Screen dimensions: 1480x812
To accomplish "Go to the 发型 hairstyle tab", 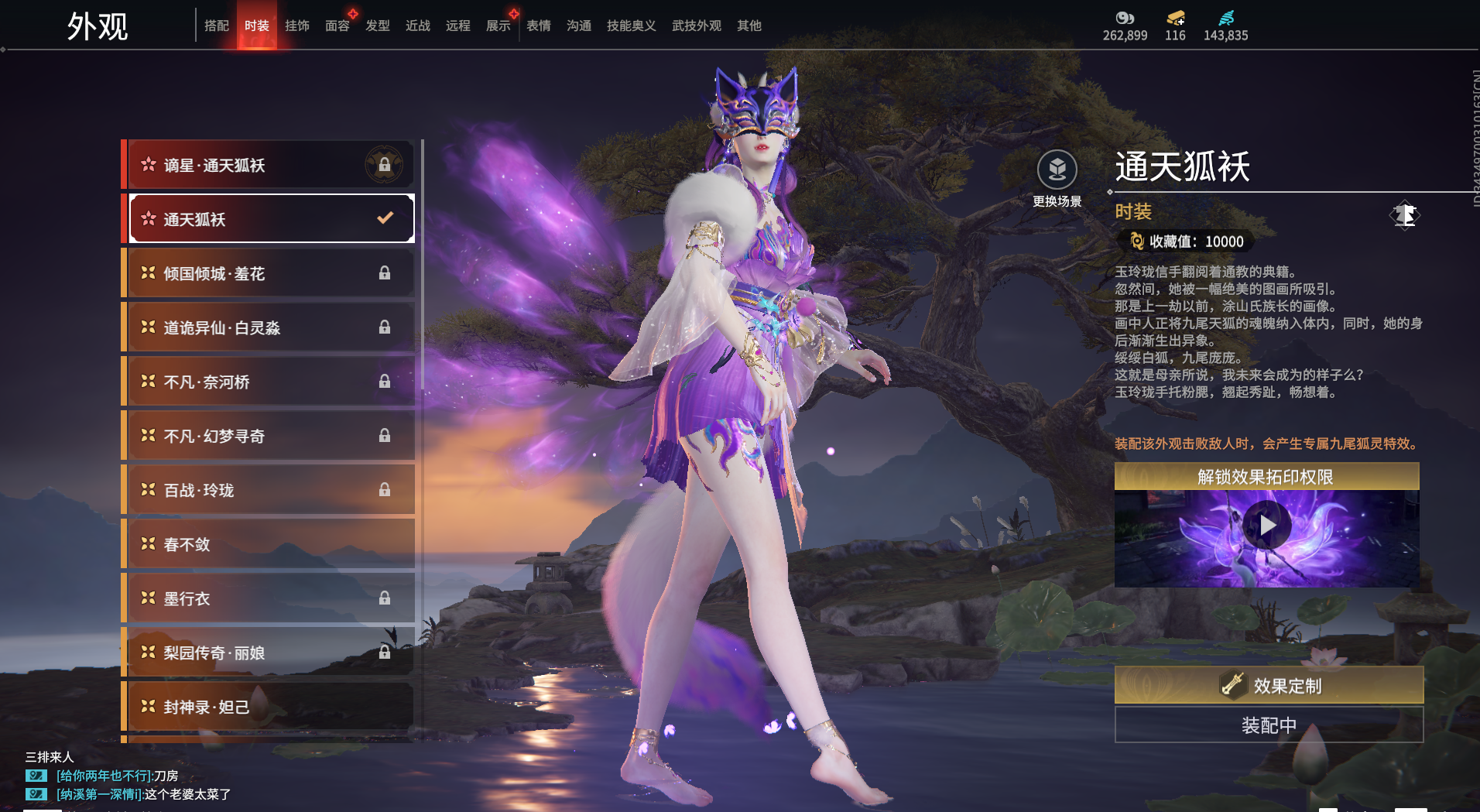I will (377, 26).
